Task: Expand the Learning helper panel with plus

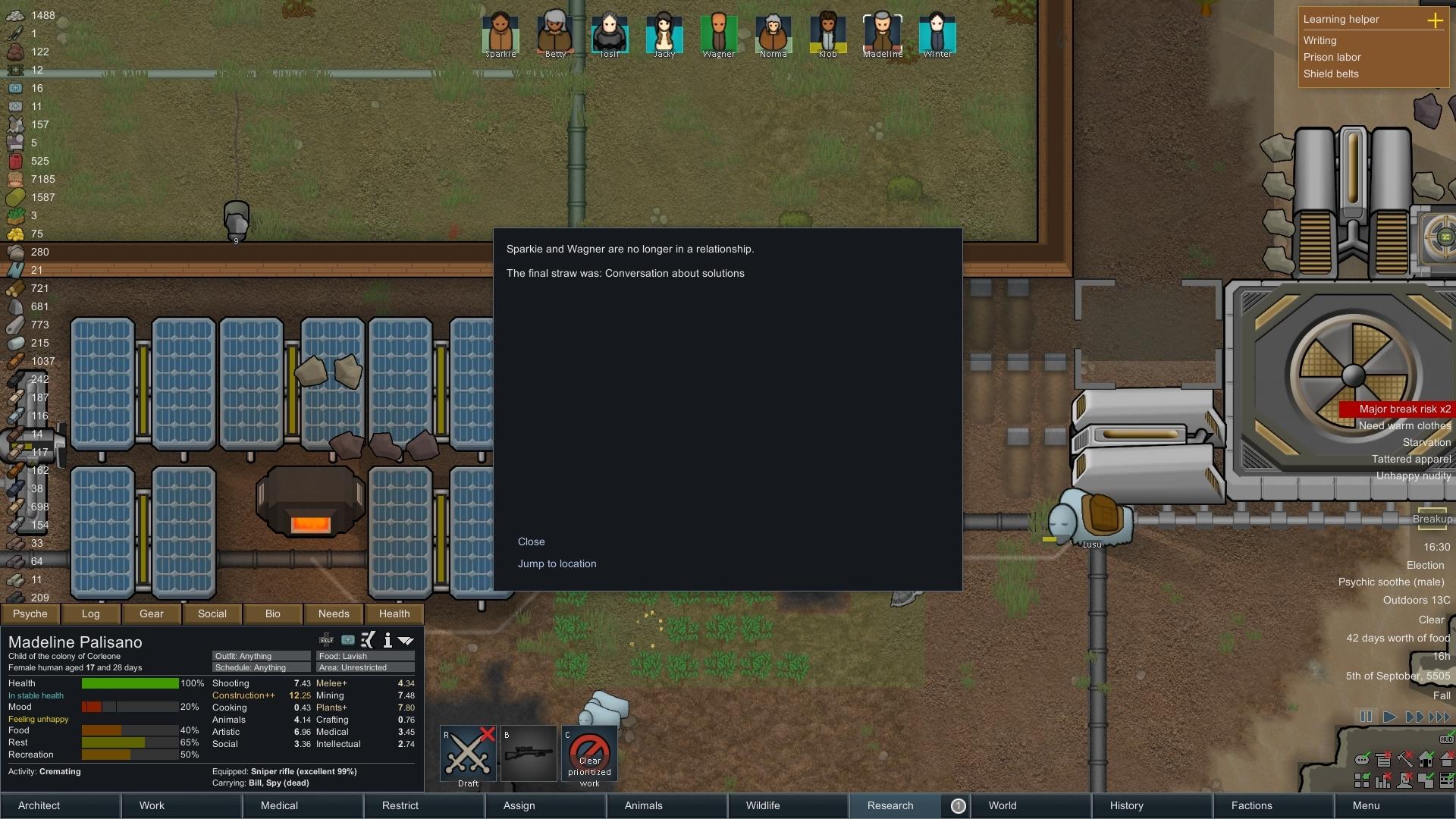Action: pyautogui.click(x=1435, y=20)
